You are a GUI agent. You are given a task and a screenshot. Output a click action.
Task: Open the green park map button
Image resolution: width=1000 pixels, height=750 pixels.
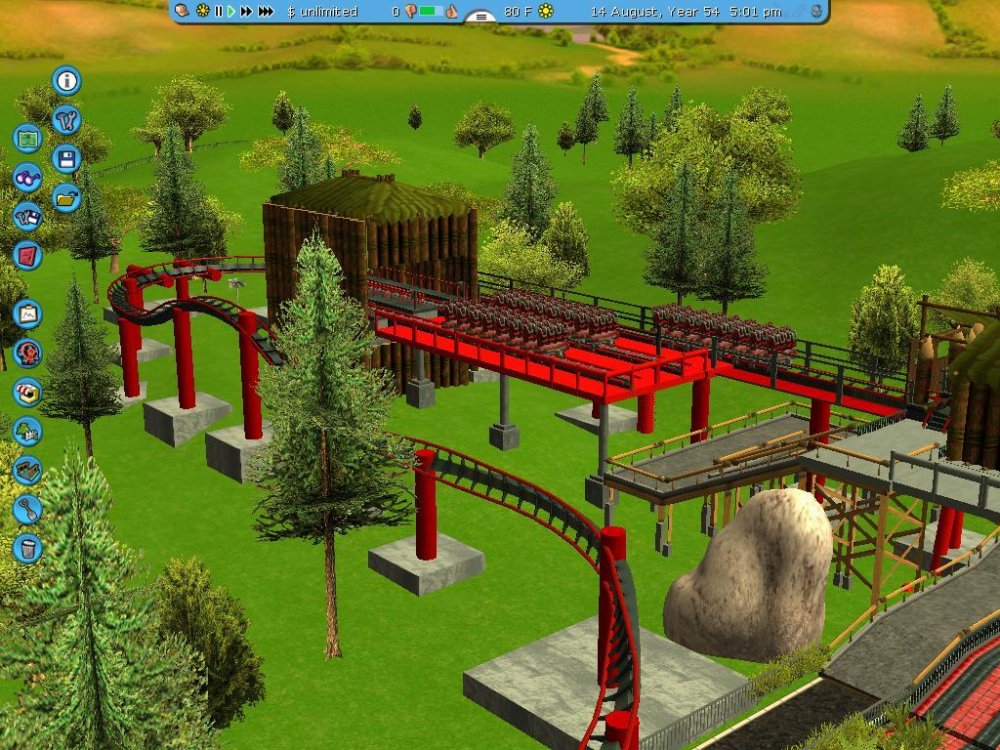27,138
